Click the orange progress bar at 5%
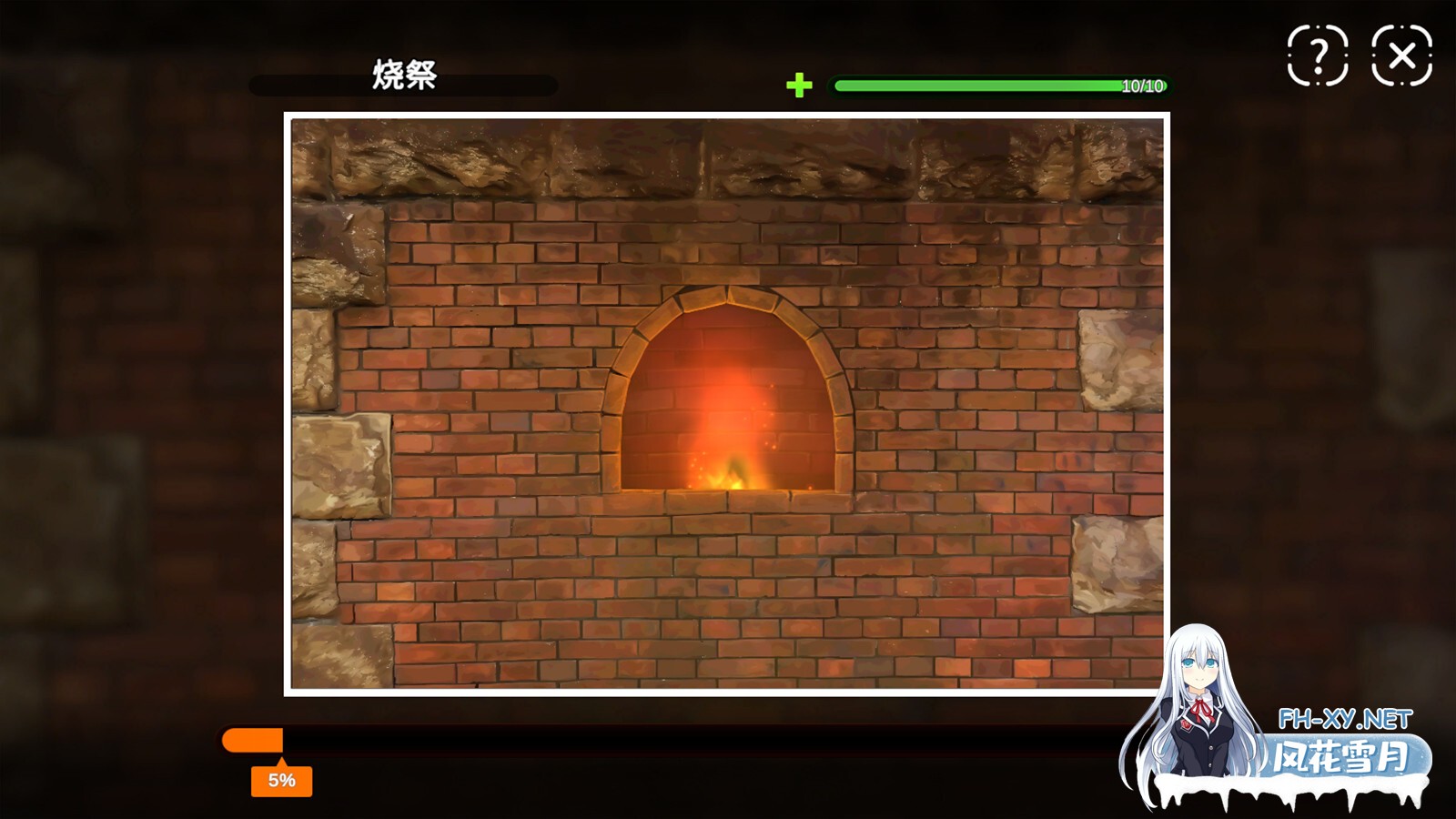 pos(253,739)
